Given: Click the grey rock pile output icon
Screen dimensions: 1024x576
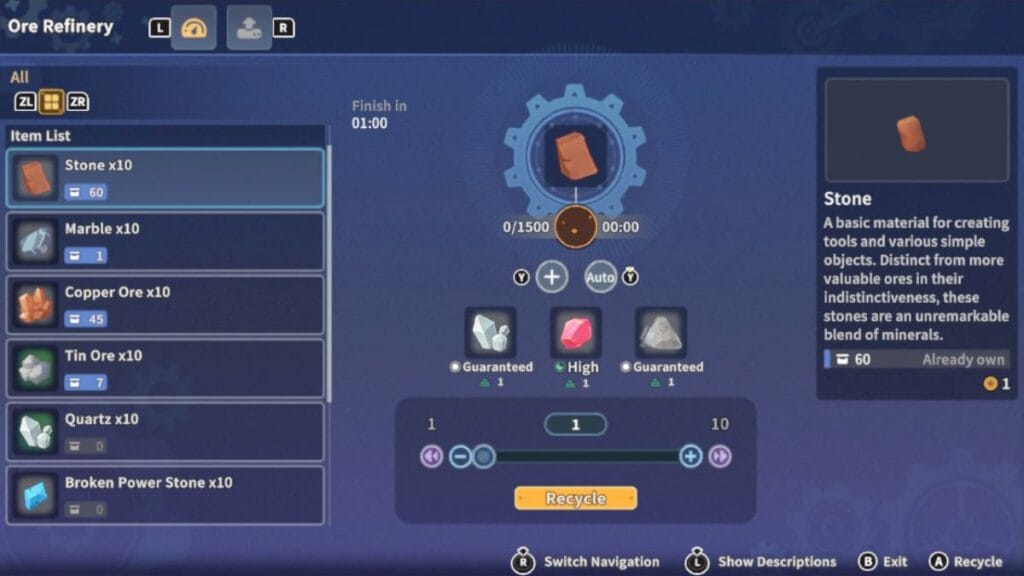Looking at the screenshot, I should tap(661, 334).
